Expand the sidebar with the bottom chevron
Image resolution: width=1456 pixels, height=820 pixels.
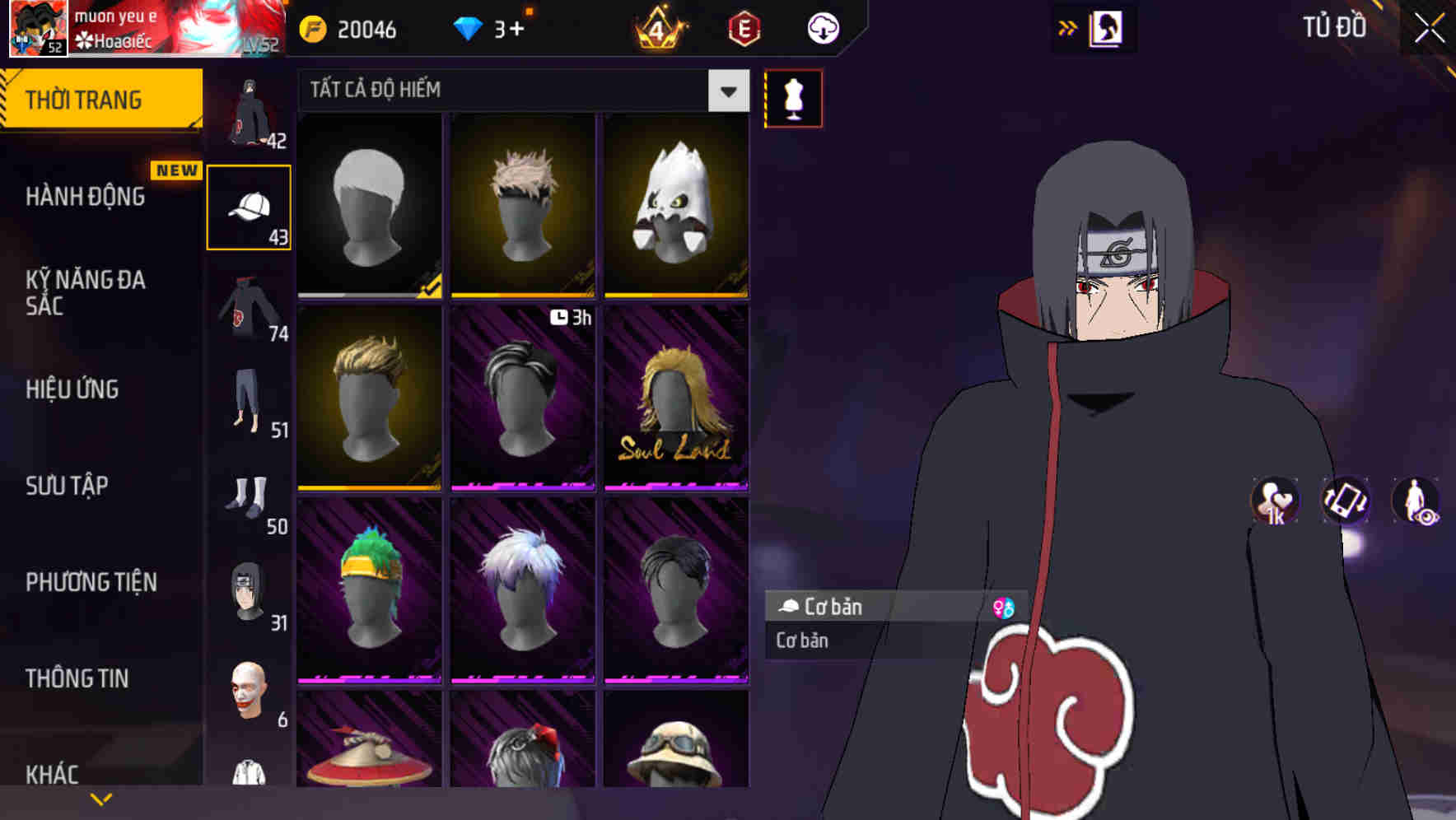click(100, 797)
